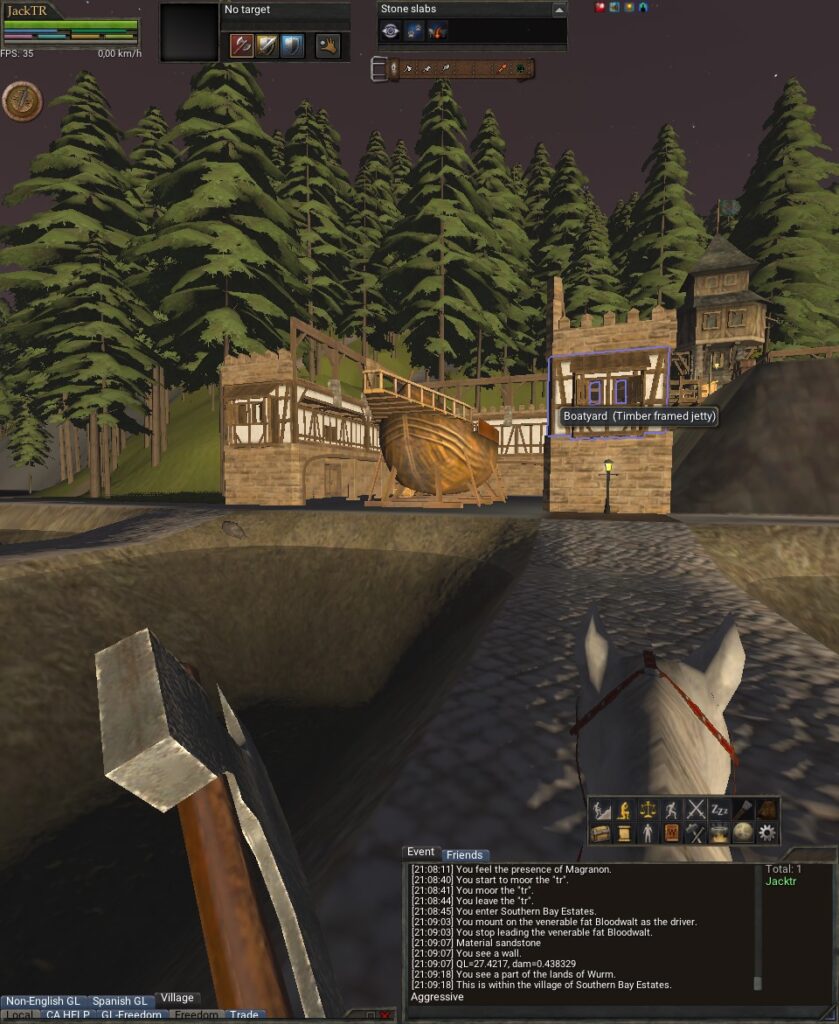Select the blue shield defensive stance icon
The height and width of the screenshot is (1024, 839).
(291, 45)
